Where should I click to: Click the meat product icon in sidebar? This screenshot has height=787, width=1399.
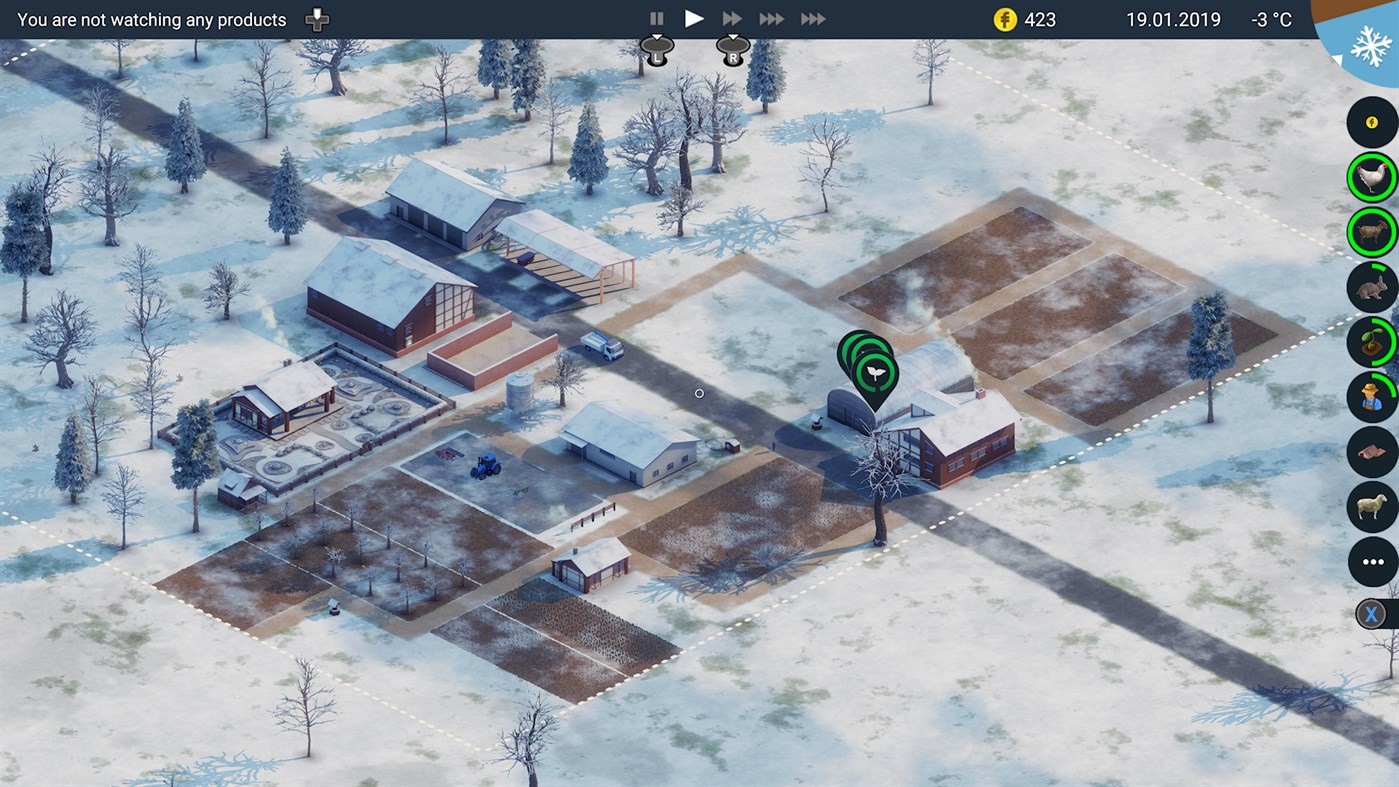tap(1371, 451)
